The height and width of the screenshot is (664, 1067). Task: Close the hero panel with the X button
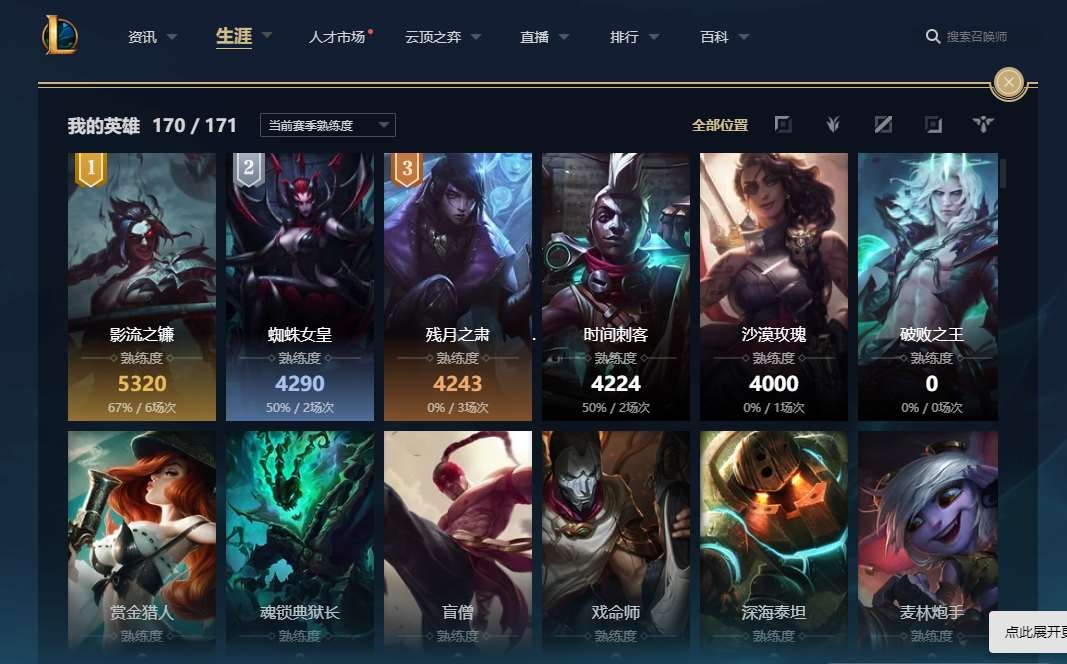pos(1009,82)
